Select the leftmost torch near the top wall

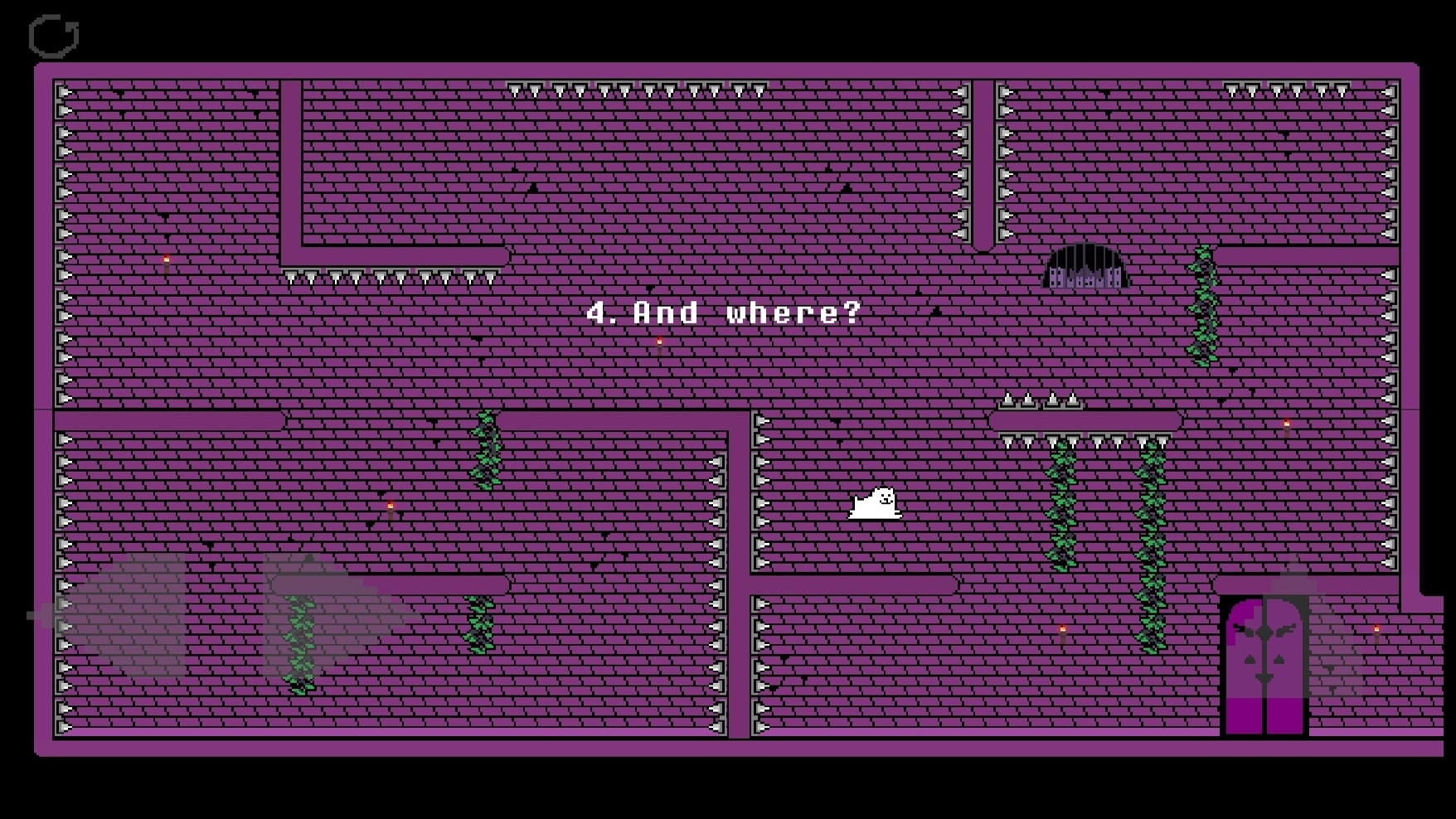(x=166, y=261)
